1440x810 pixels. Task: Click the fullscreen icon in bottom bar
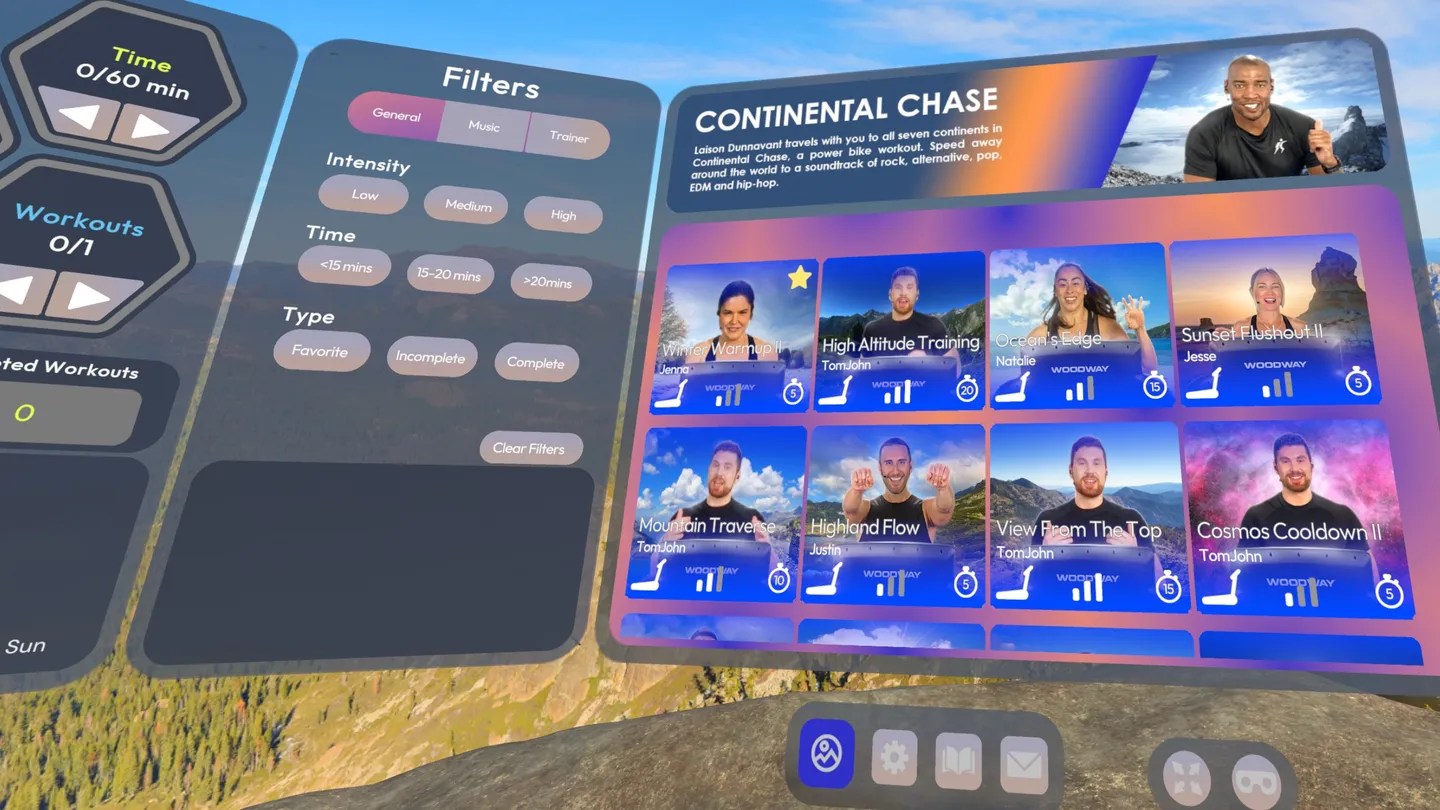coord(1184,775)
